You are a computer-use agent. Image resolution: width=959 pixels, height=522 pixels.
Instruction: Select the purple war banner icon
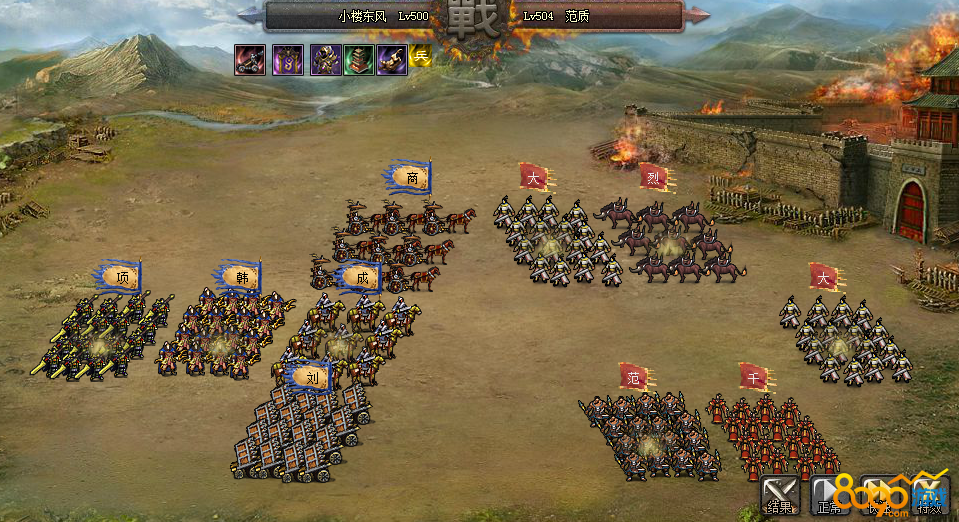tap(288, 60)
